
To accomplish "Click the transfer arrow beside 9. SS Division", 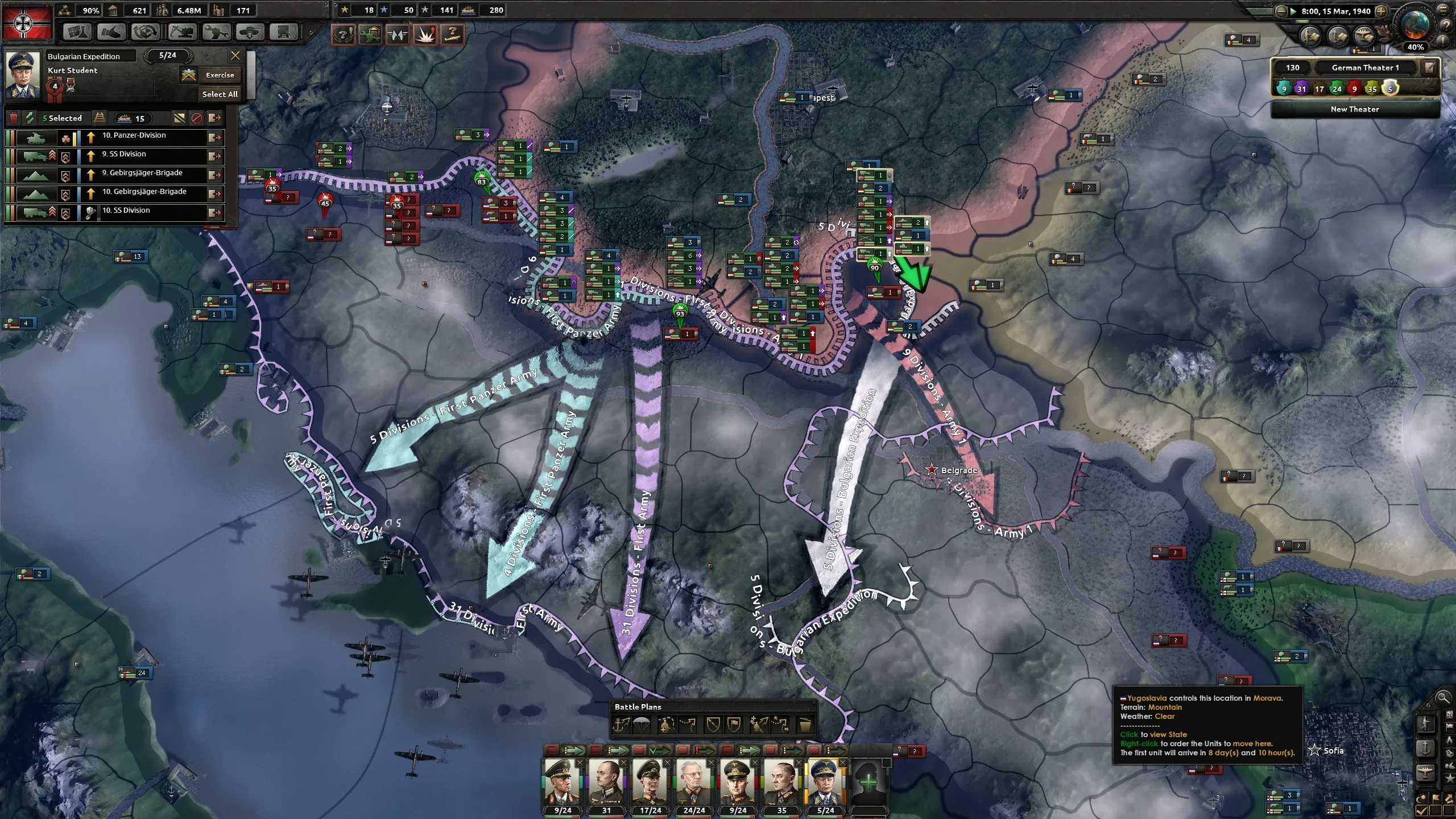I will point(214,156).
